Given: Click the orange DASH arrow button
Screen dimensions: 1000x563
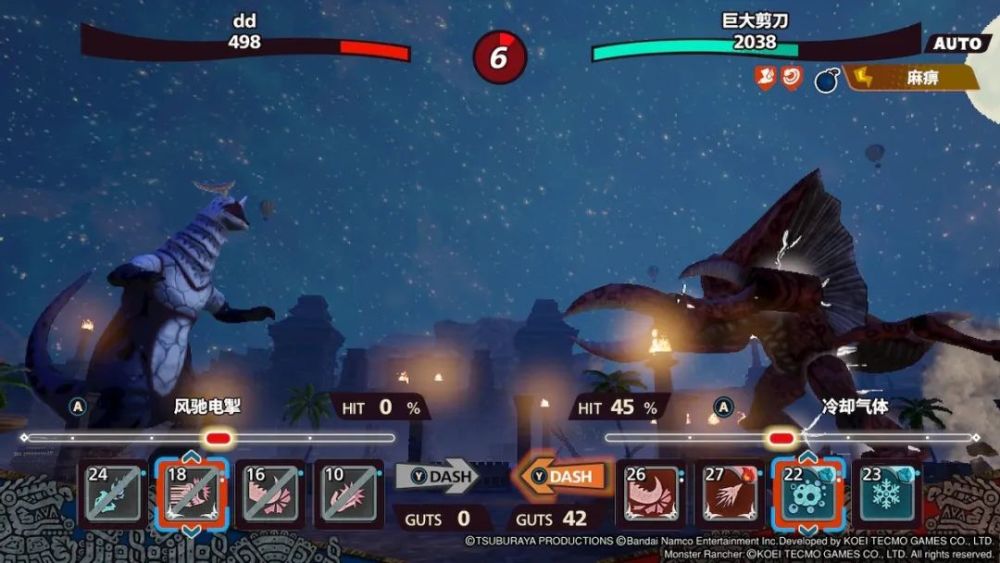Looking at the screenshot, I should [x=563, y=477].
